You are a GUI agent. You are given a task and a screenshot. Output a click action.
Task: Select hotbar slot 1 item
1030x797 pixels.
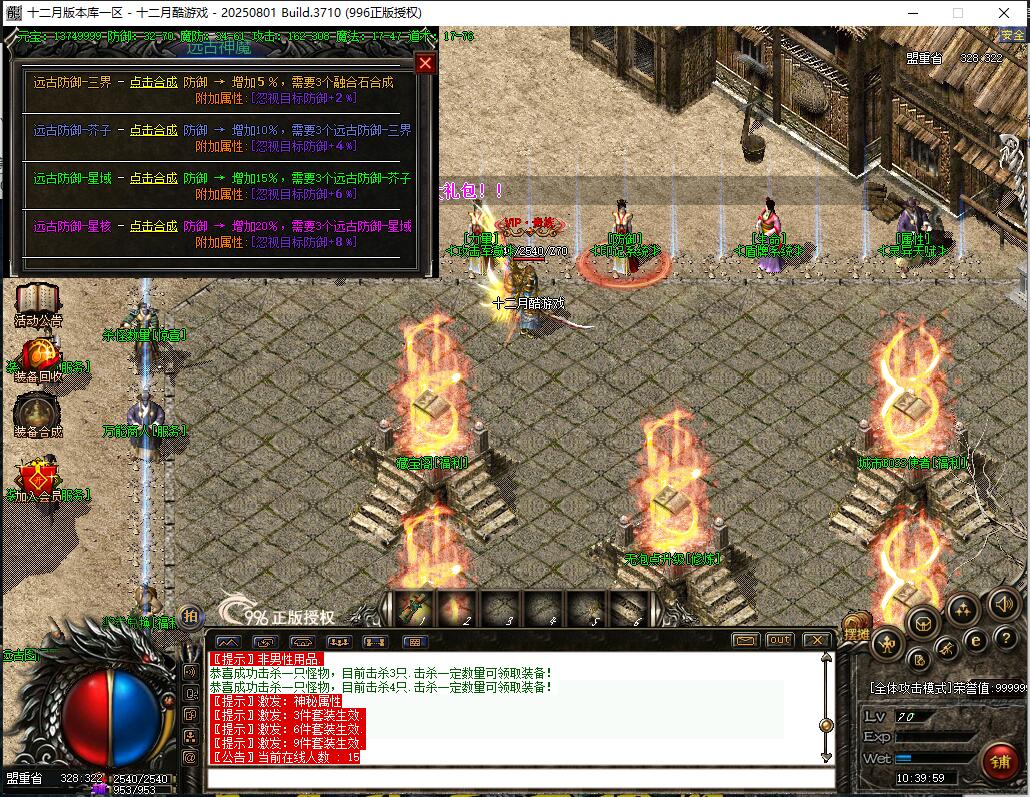(413, 606)
